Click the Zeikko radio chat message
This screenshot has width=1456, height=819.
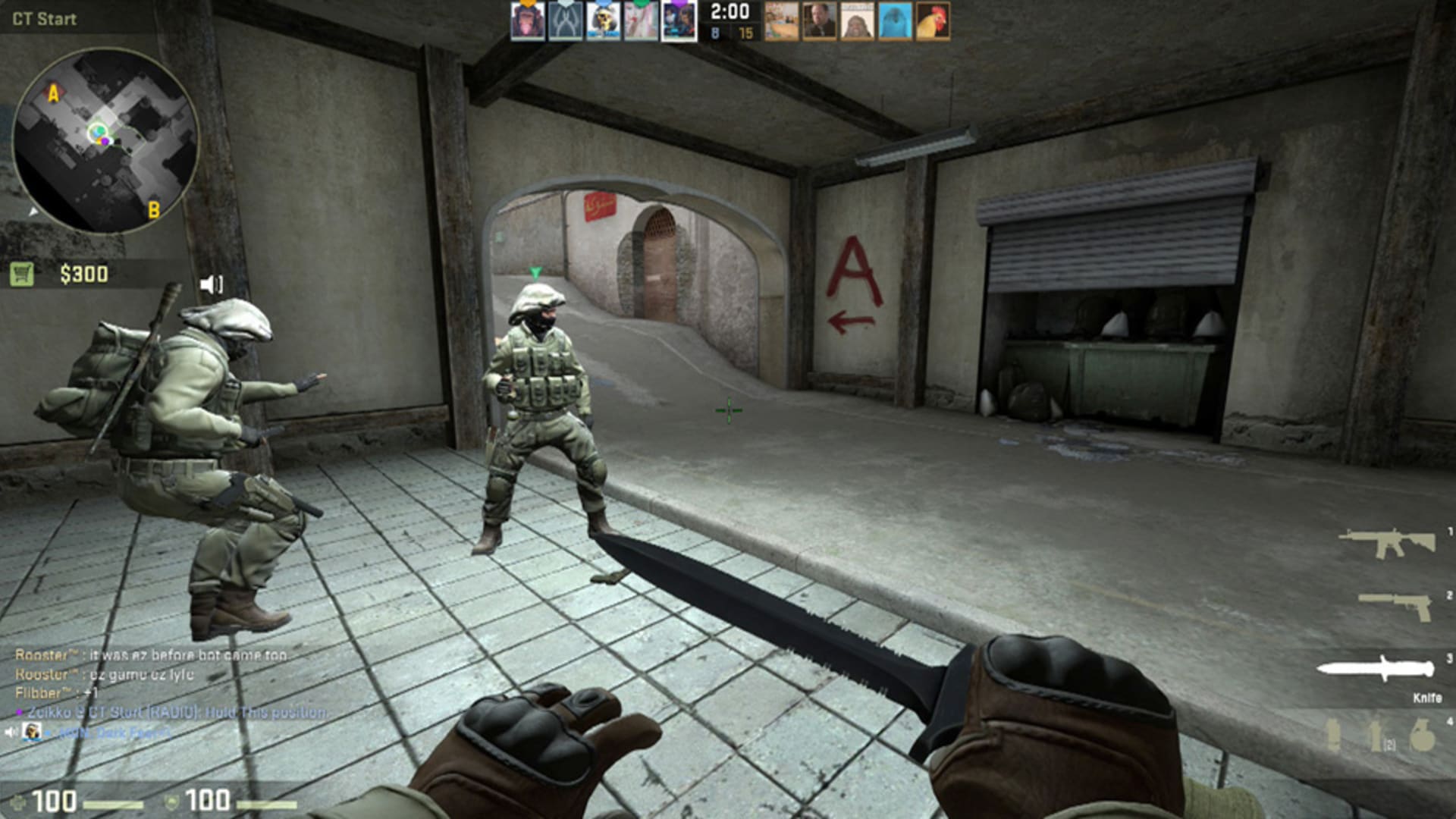point(174,713)
